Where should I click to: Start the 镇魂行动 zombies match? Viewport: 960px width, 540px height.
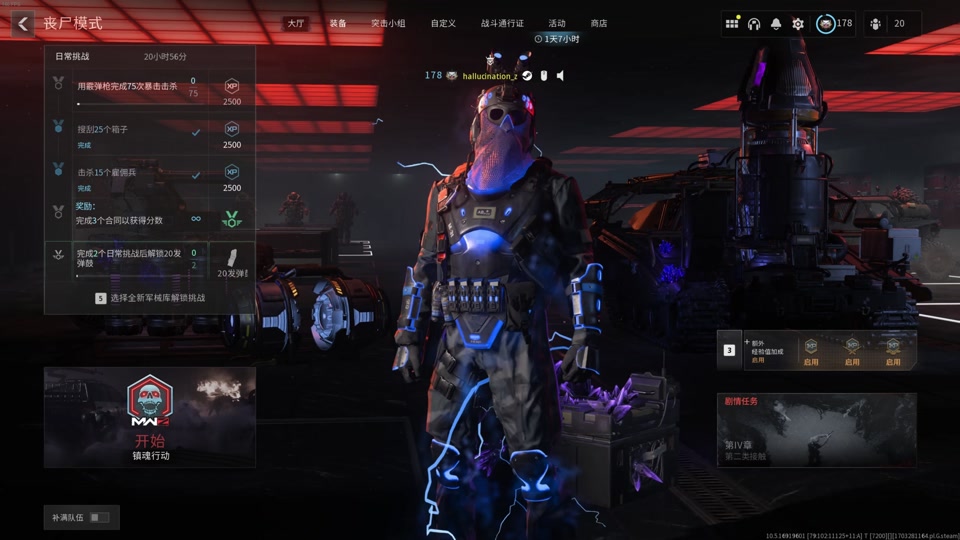coord(150,418)
